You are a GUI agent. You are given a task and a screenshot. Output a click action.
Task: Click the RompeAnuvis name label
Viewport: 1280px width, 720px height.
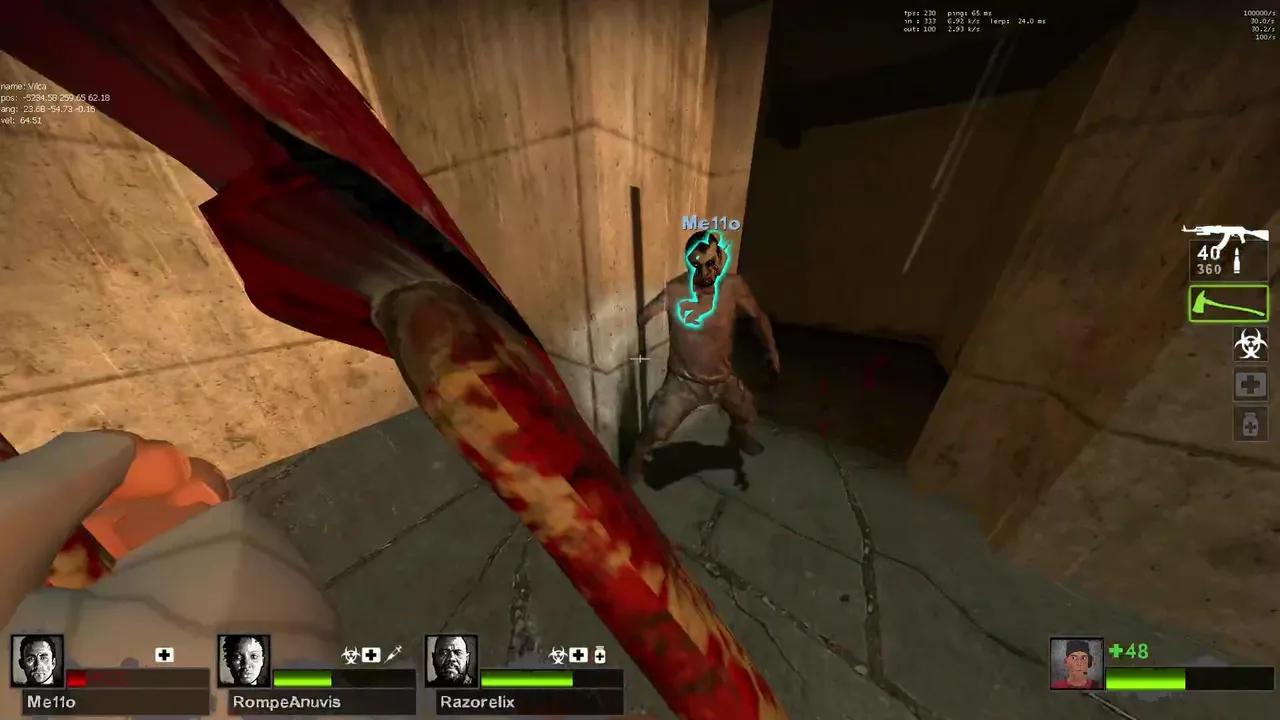(286, 701)
